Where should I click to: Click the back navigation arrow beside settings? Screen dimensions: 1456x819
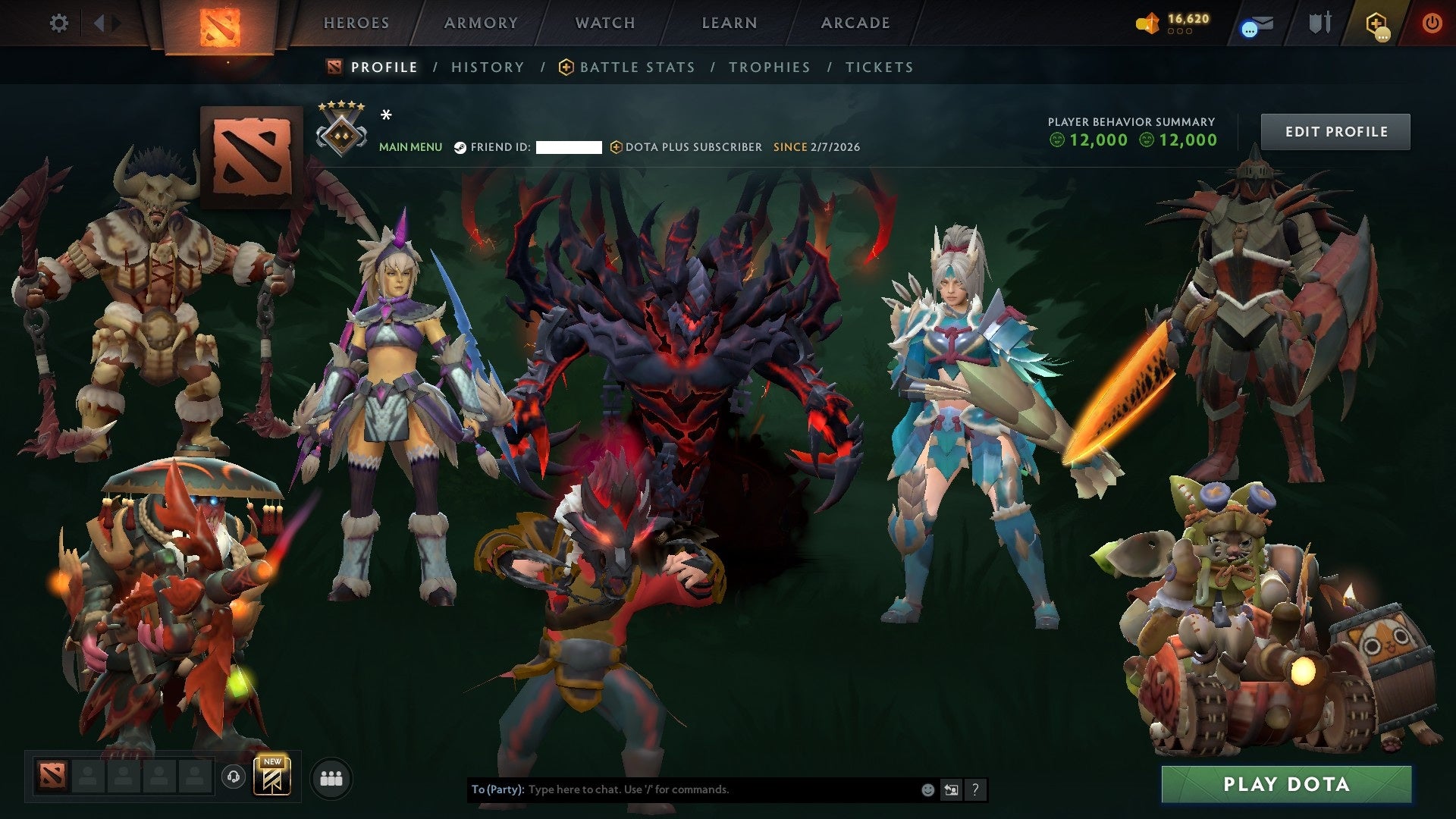(x=99, y=23)
